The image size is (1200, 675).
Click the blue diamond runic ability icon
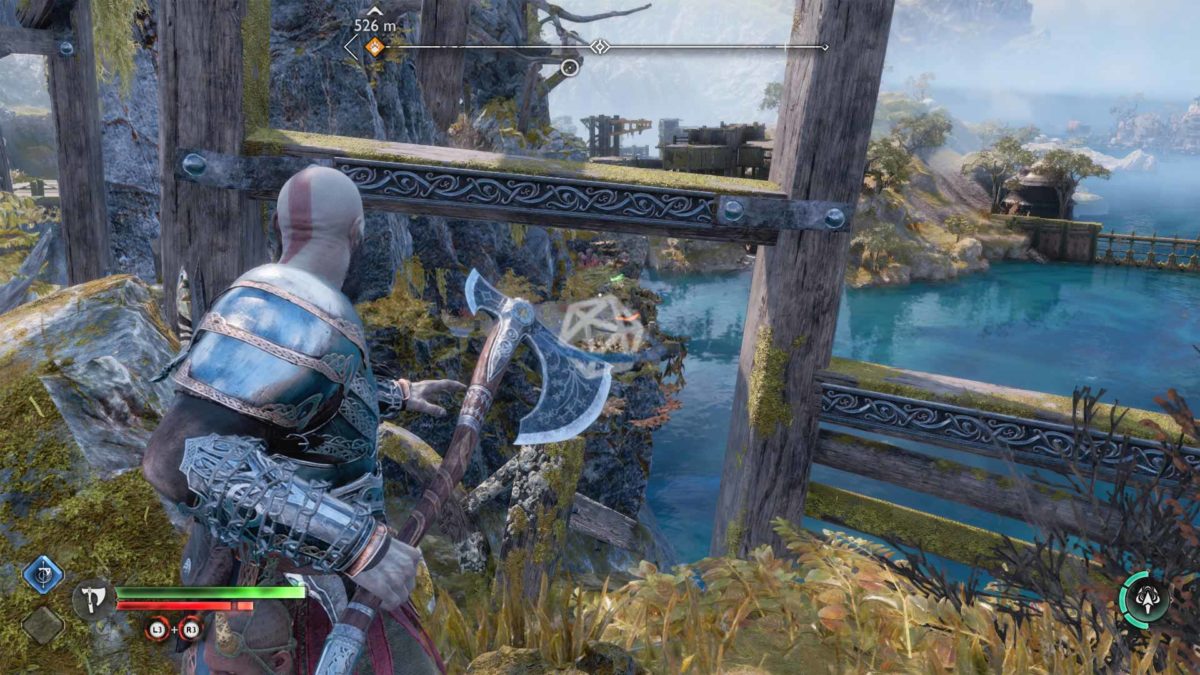coord(43,575)
